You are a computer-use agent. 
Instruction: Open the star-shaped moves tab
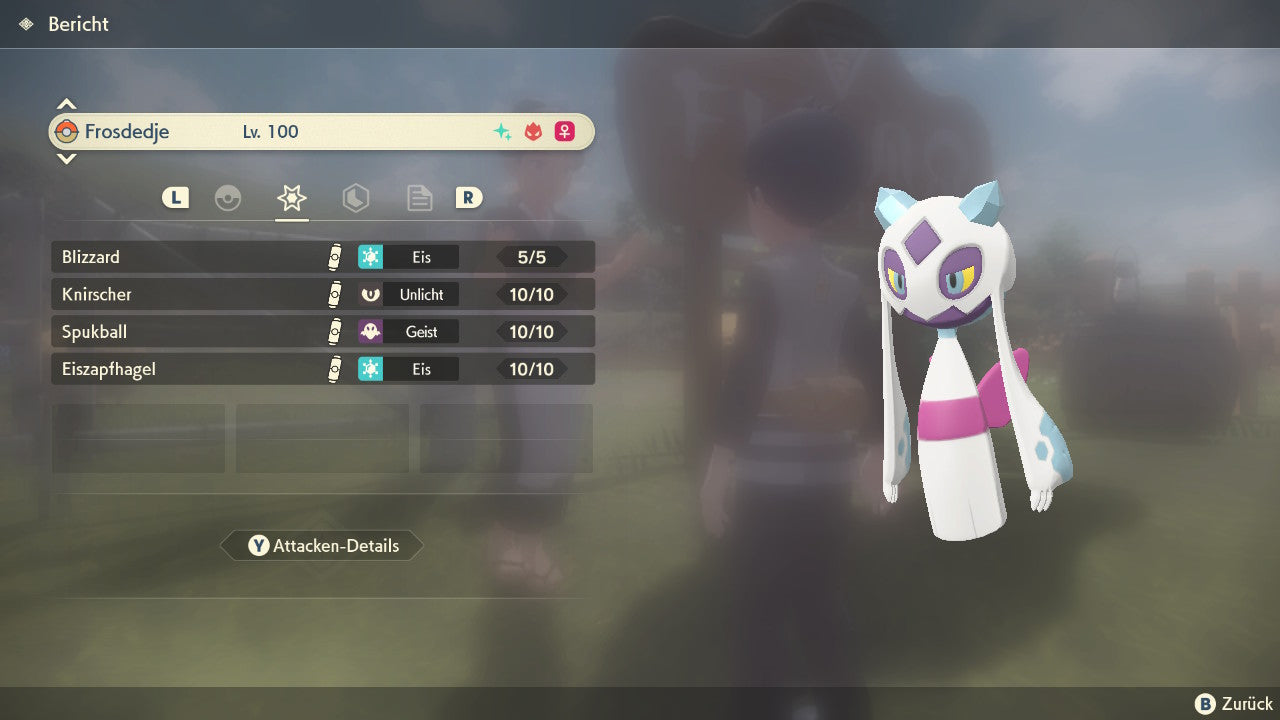(291, 198)
